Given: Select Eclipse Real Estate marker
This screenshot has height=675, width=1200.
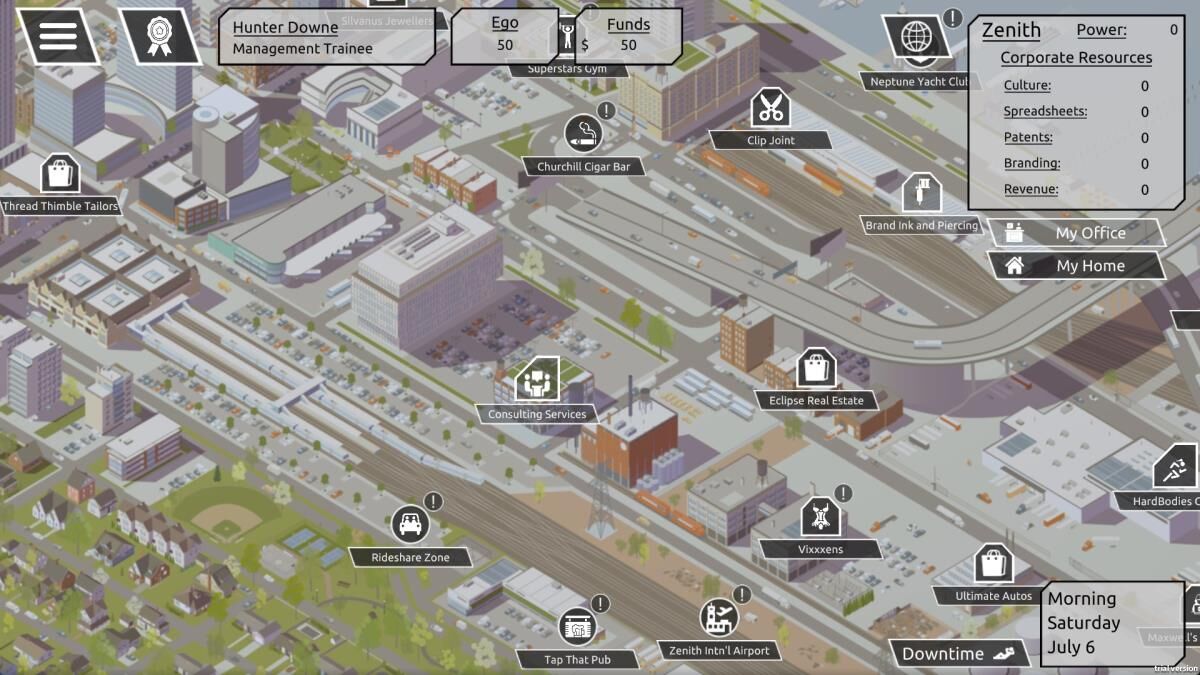Looking at the screenshot, I should (x=816, y=368).
